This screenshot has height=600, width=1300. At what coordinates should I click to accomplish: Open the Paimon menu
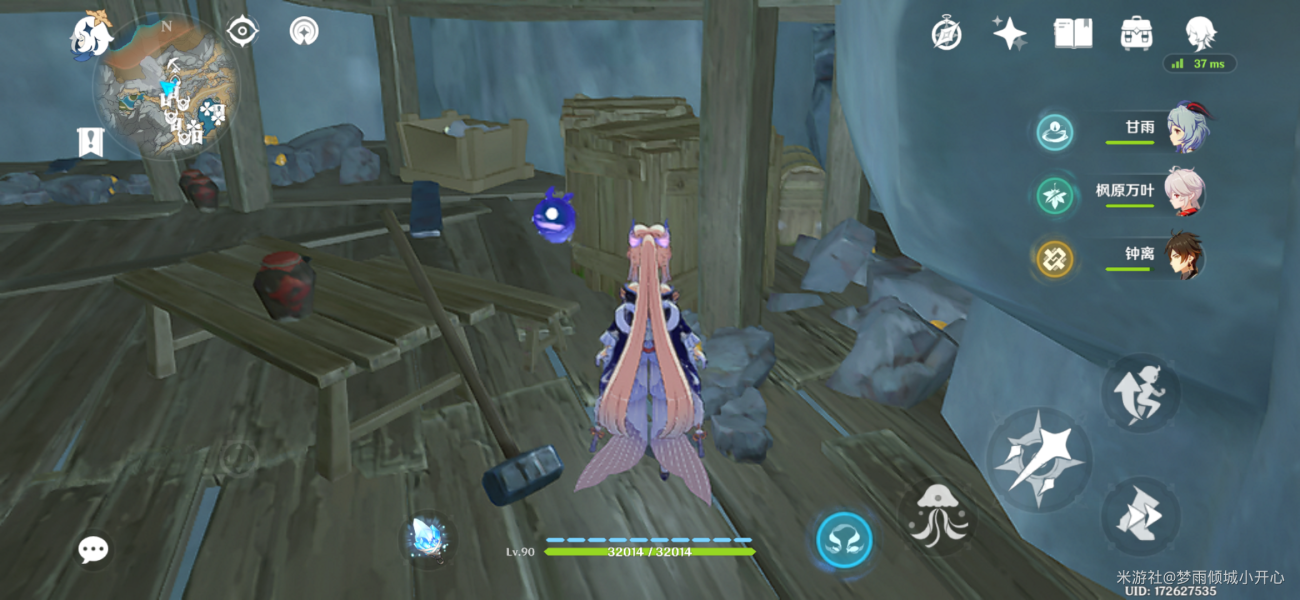click(x=90, y=35)
